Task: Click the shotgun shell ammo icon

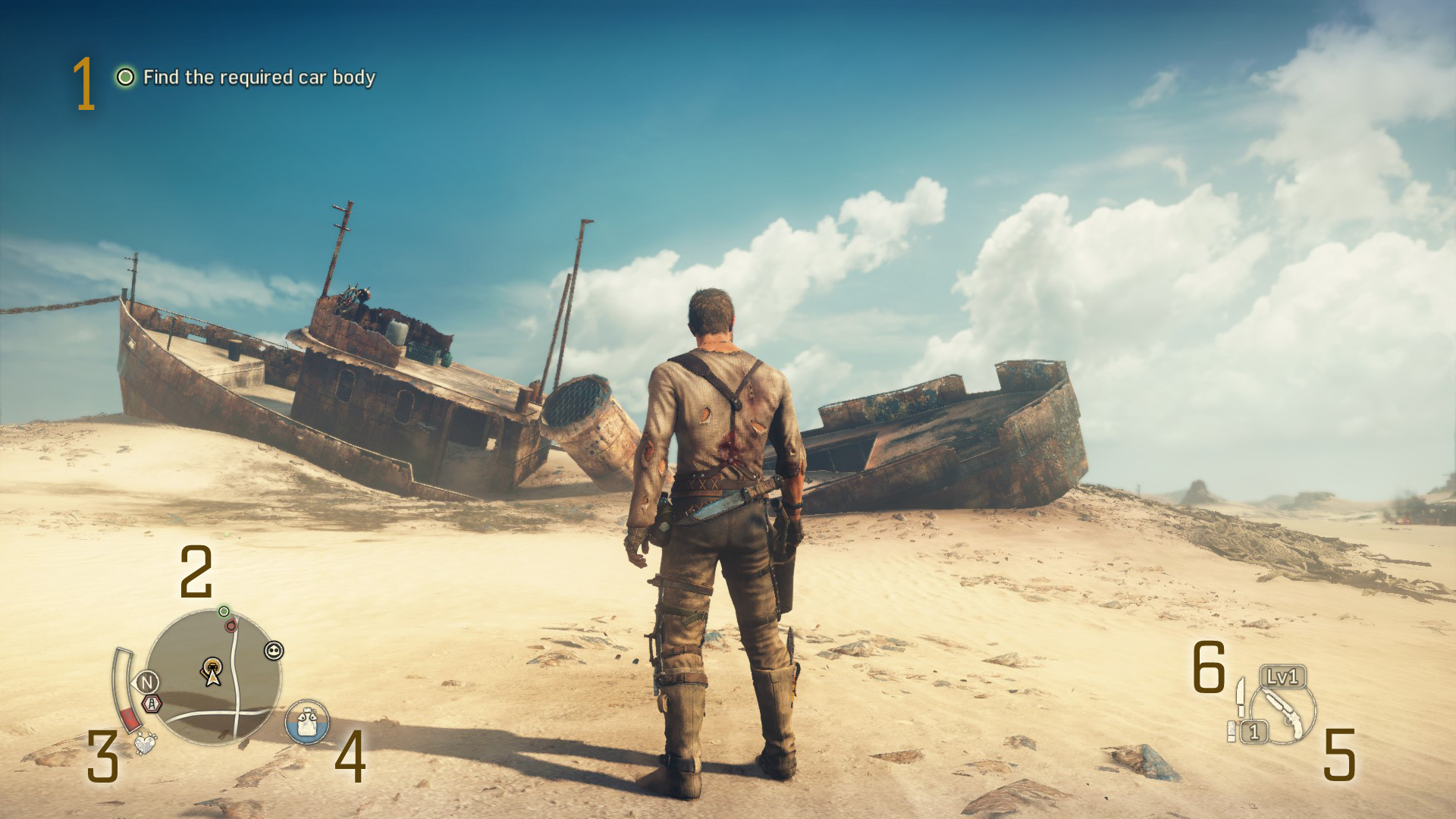Action: point(1232,731)
